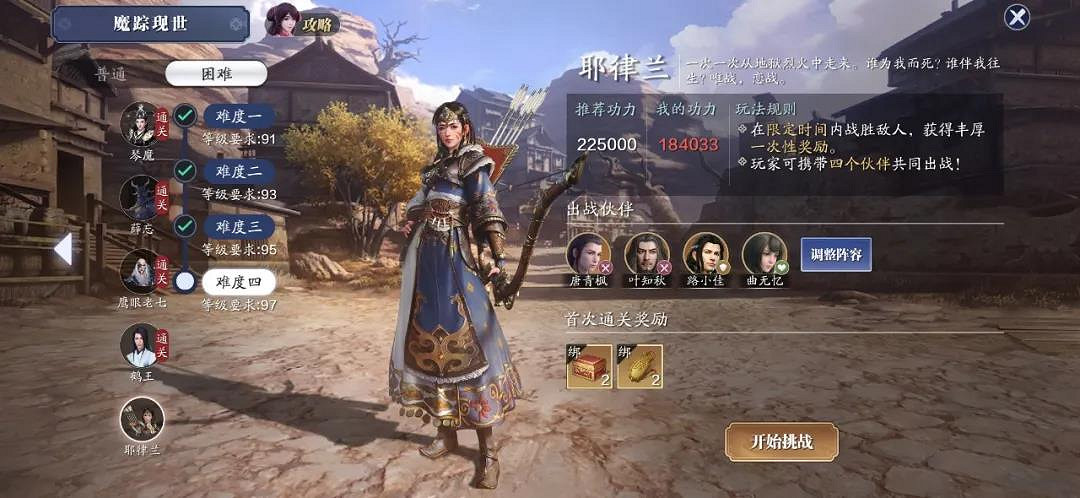
Task: Inspect the red treasure chest reward
Action: pos(589,367)
